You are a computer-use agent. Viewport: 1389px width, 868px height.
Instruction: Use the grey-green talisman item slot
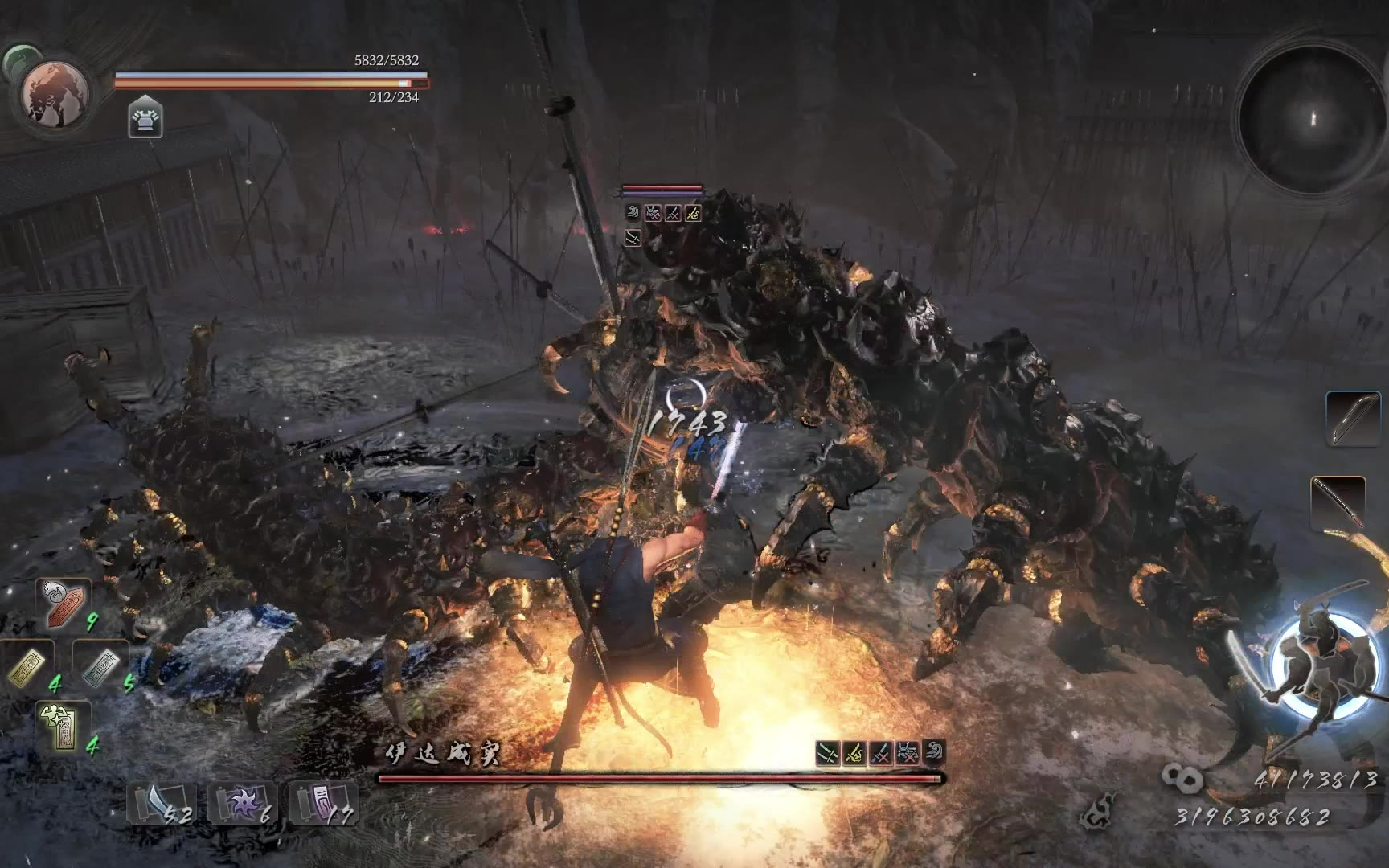(x=100, y=666)
